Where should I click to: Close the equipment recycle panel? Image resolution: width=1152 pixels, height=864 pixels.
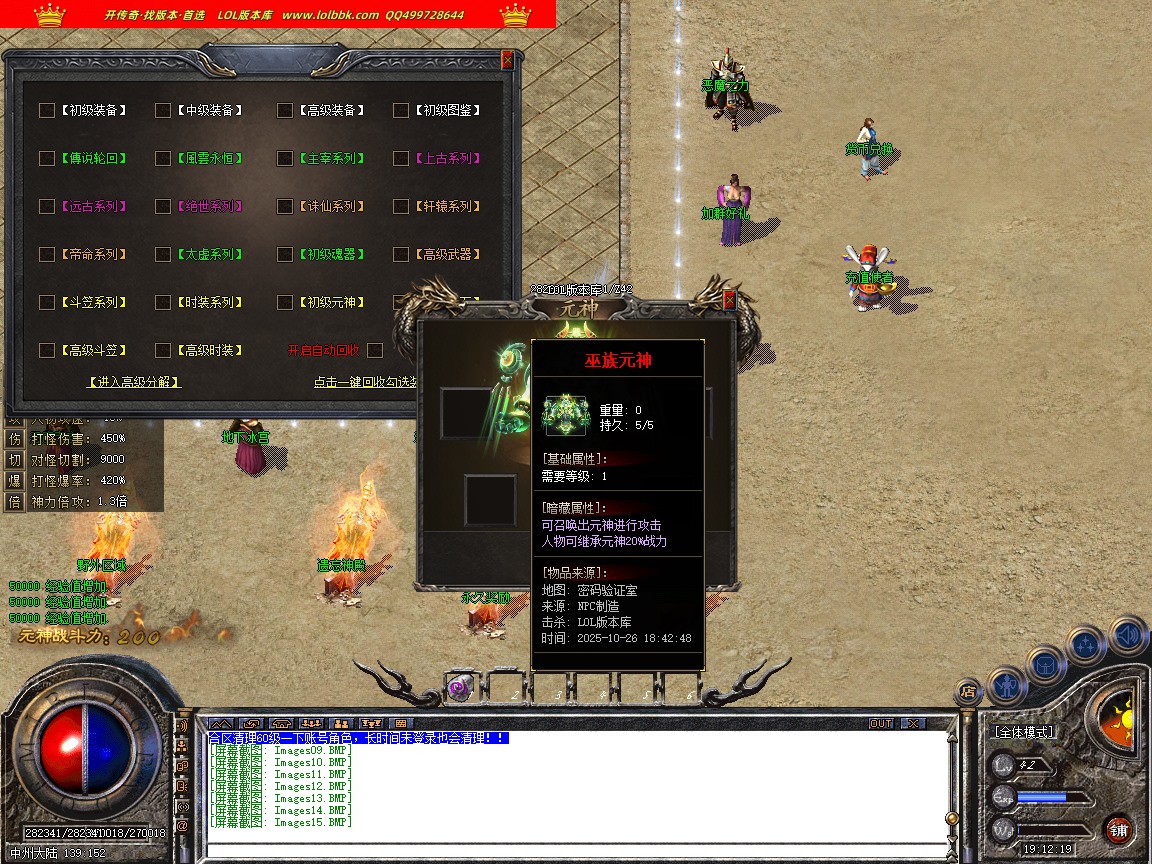click(x=507, y=60)
